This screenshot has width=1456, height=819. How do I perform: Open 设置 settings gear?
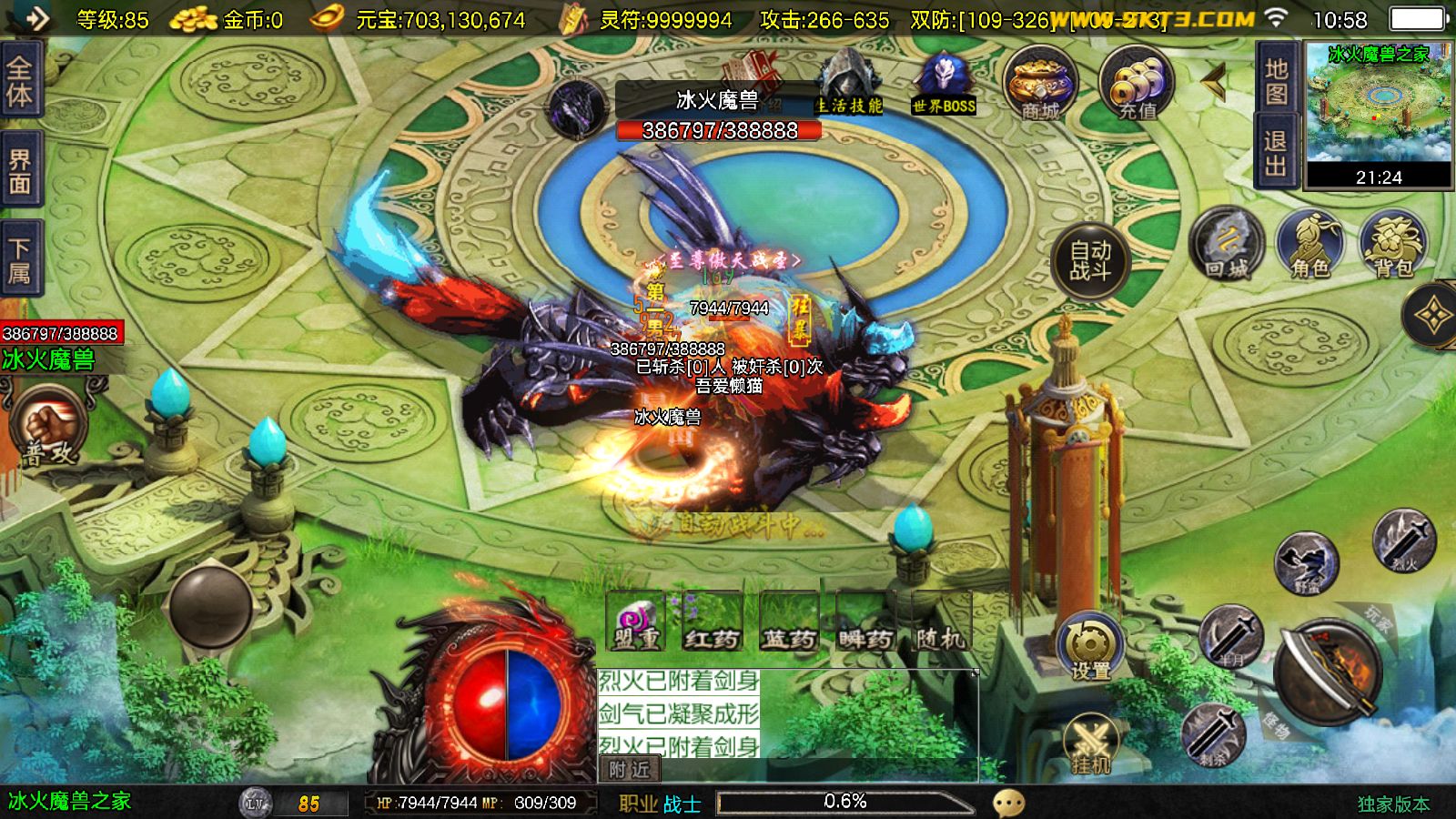coord(1090,647)
